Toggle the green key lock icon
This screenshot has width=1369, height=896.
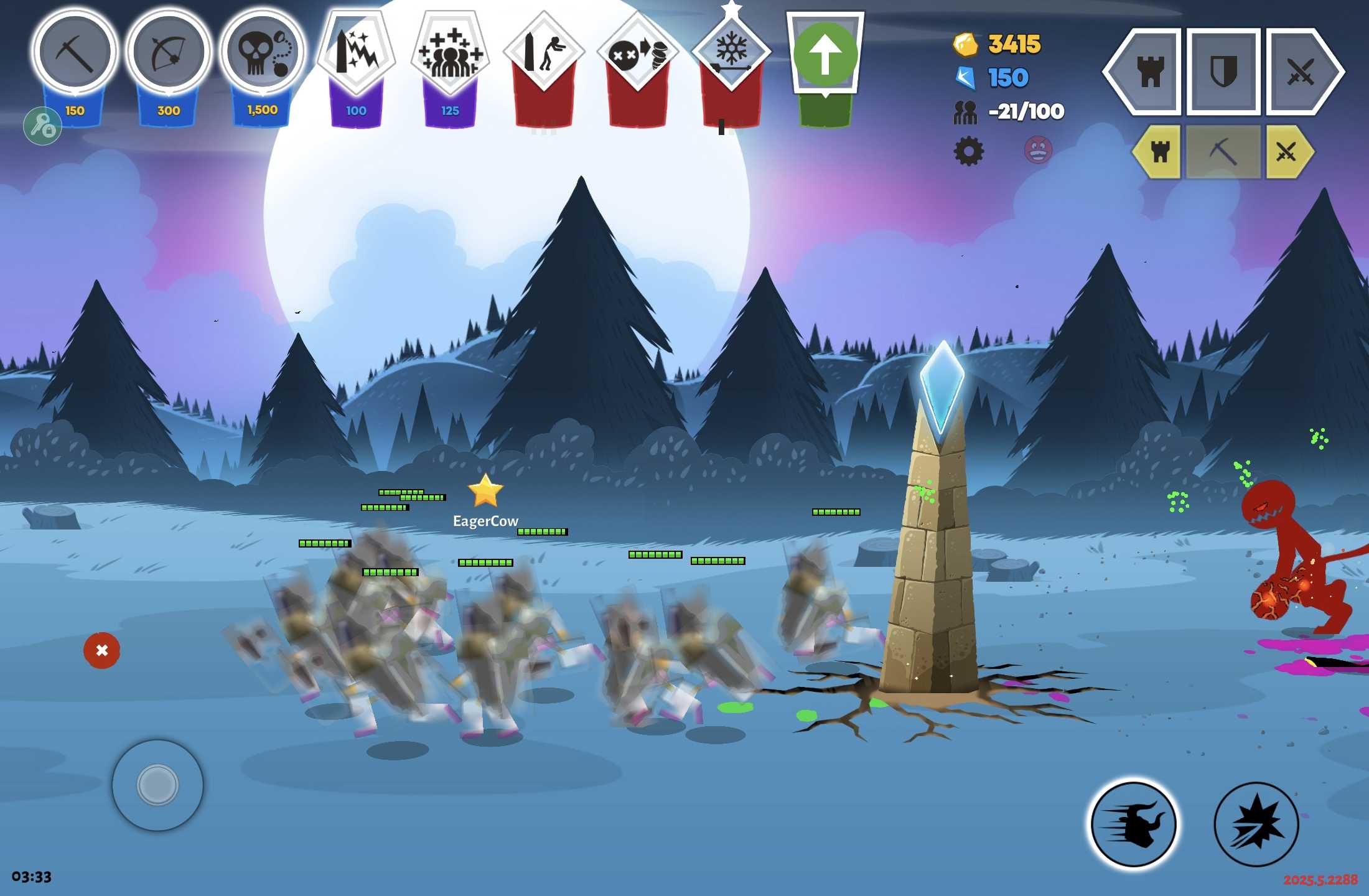(42, 126)
